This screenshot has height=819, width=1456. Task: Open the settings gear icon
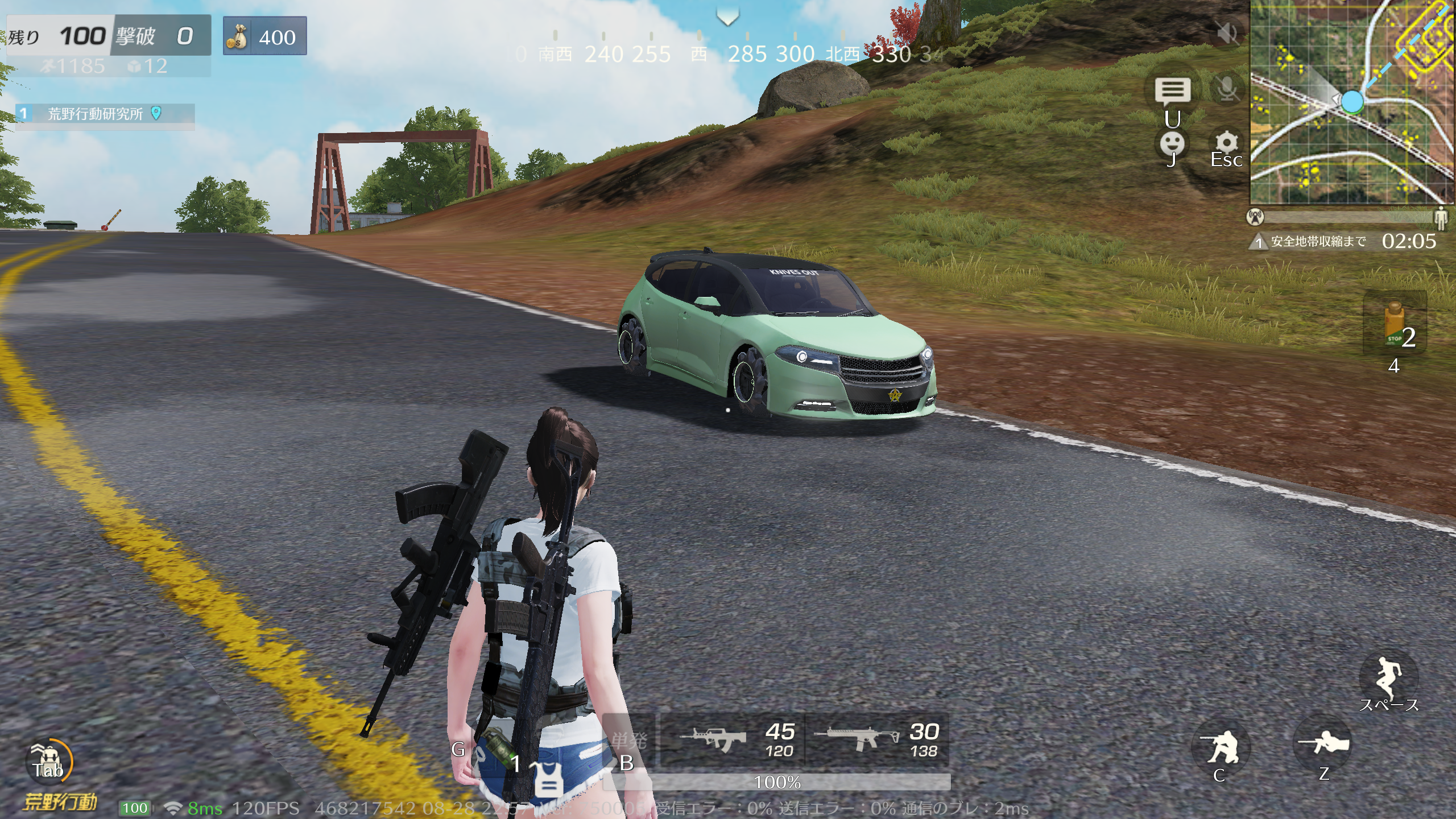coord(1227,143)
